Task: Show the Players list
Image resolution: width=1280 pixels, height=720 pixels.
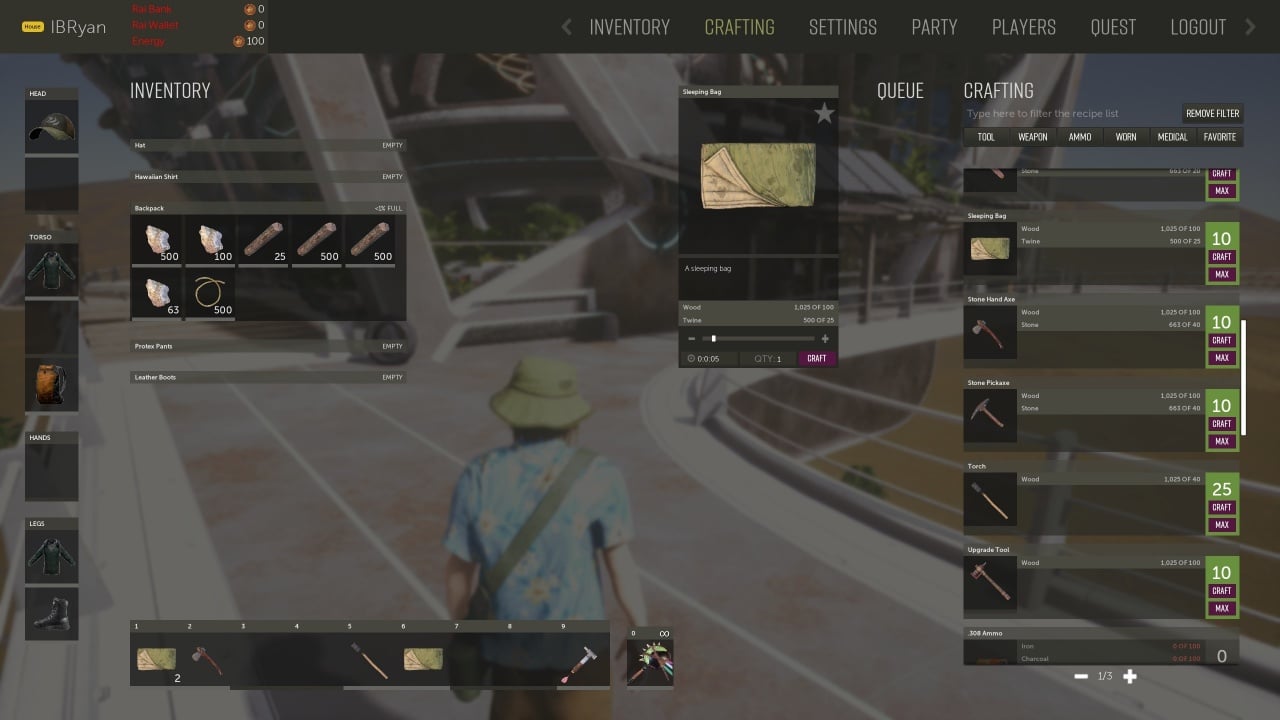Action: point(1024,27)
